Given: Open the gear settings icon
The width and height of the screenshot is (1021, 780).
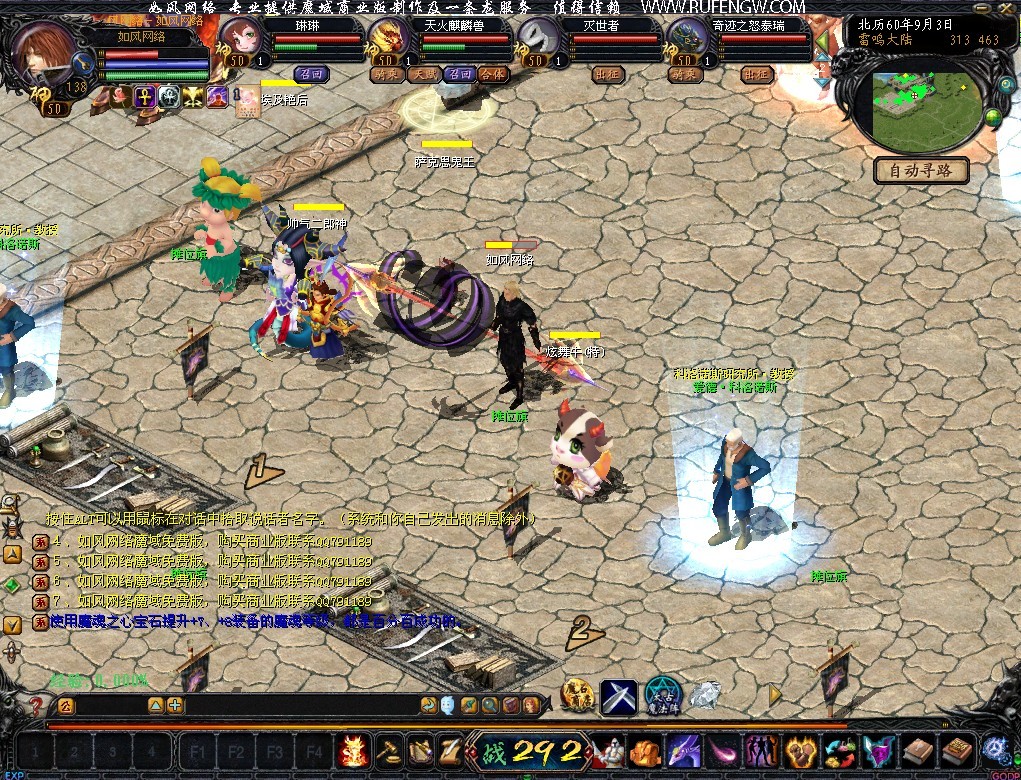Looking at the screenshot, I should (x=994, y=748).
